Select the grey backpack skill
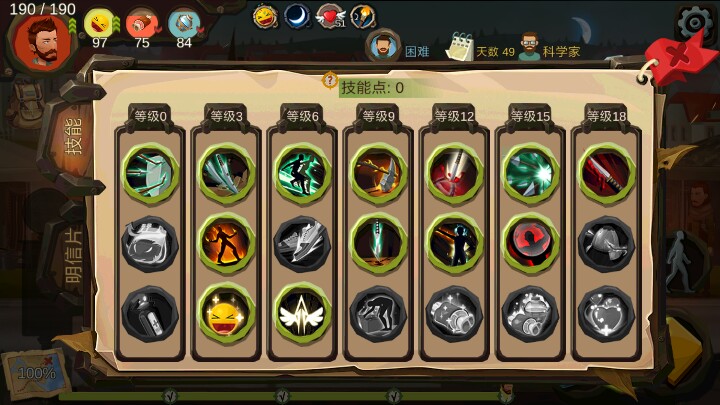The height and width of the screenshot is (405, 720). (150, 243)
